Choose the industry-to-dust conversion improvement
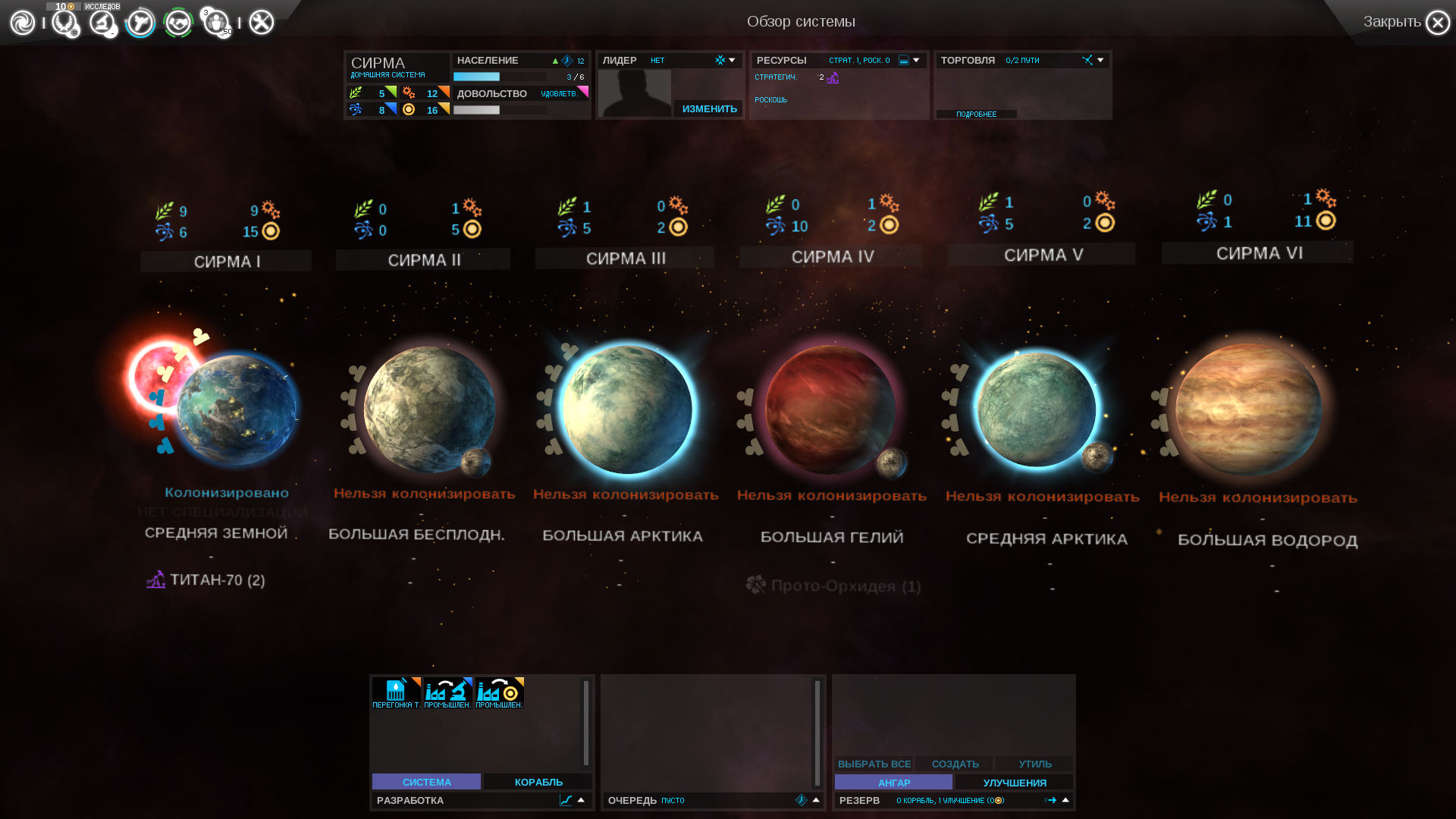Viewport: 1456px width, 819px height. pos(499,693)
